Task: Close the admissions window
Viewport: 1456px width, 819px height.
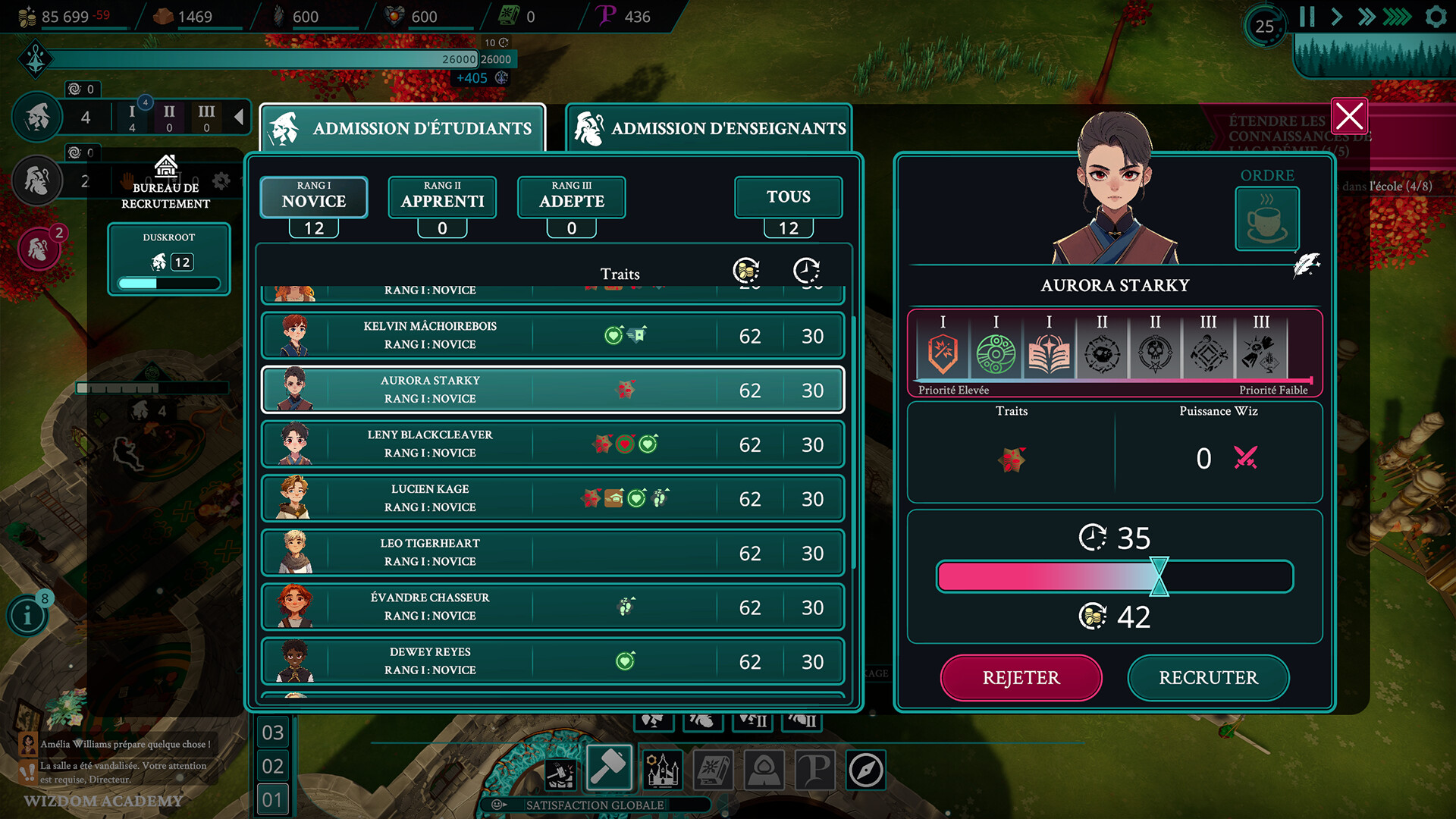Action: coord(1349,118)
